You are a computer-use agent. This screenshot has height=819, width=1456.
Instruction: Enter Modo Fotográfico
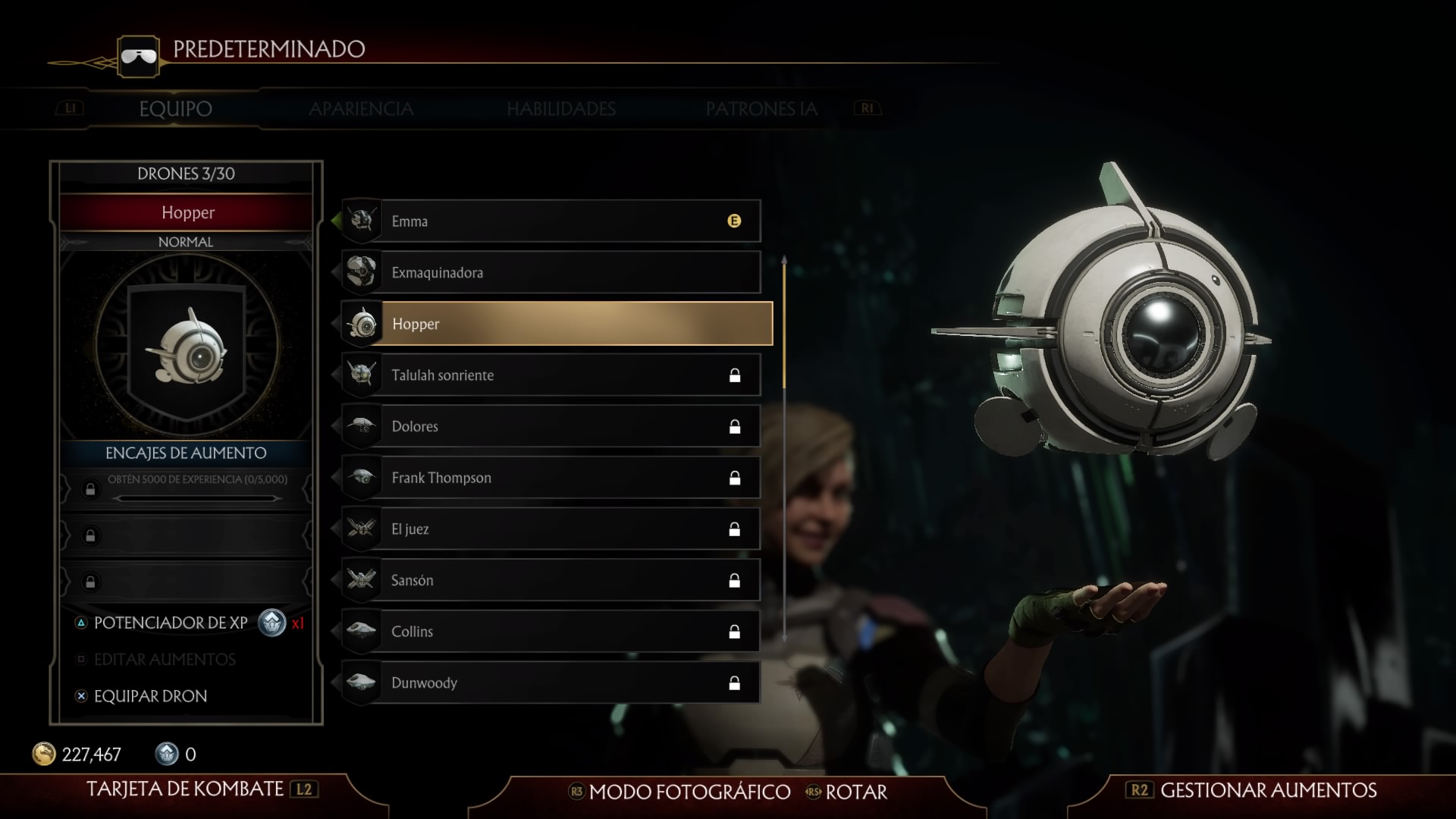coord(689,792)
